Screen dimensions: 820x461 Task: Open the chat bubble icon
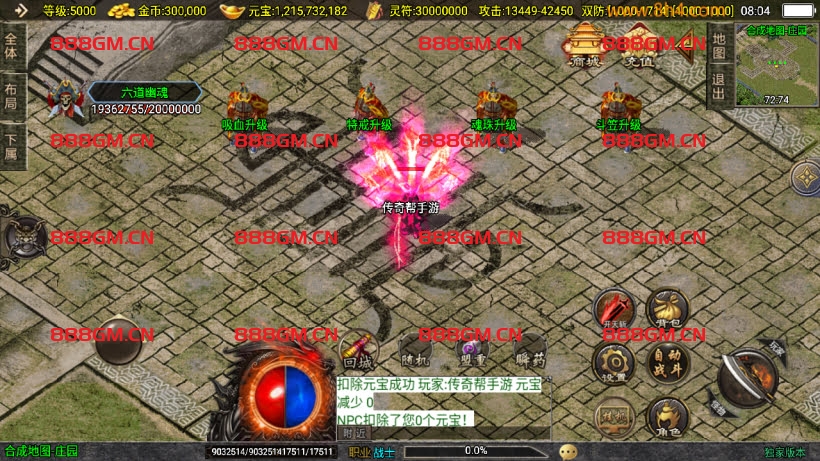pos(568,452)
